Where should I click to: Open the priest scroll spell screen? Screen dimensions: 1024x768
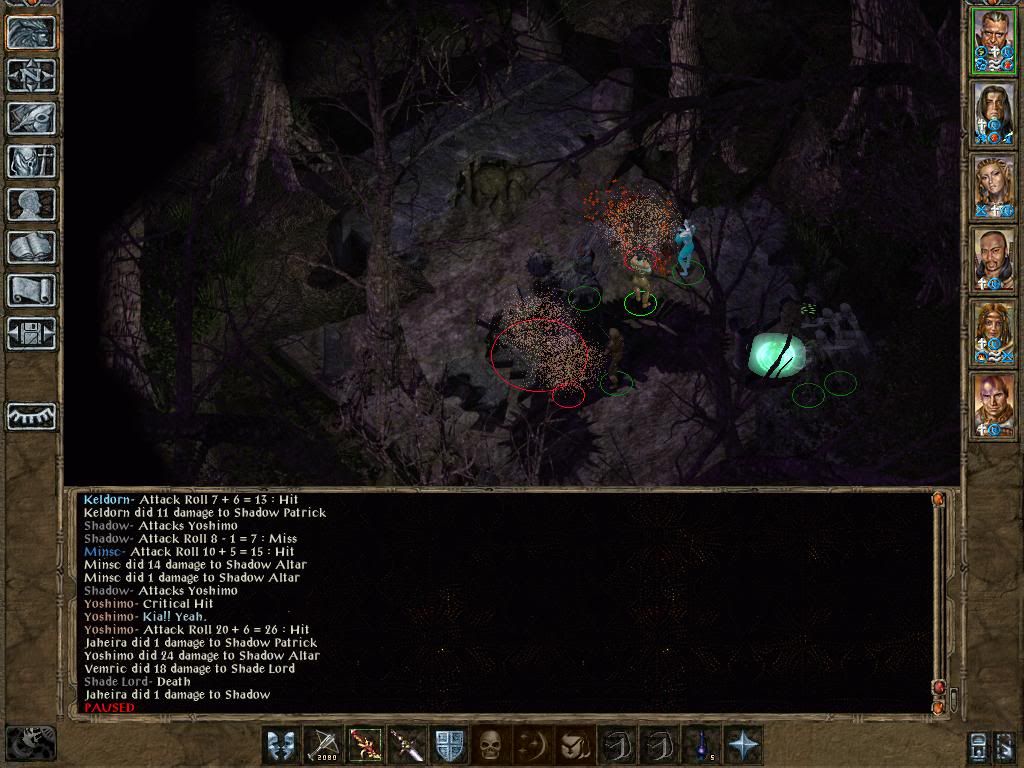click(x=31, y=290)
